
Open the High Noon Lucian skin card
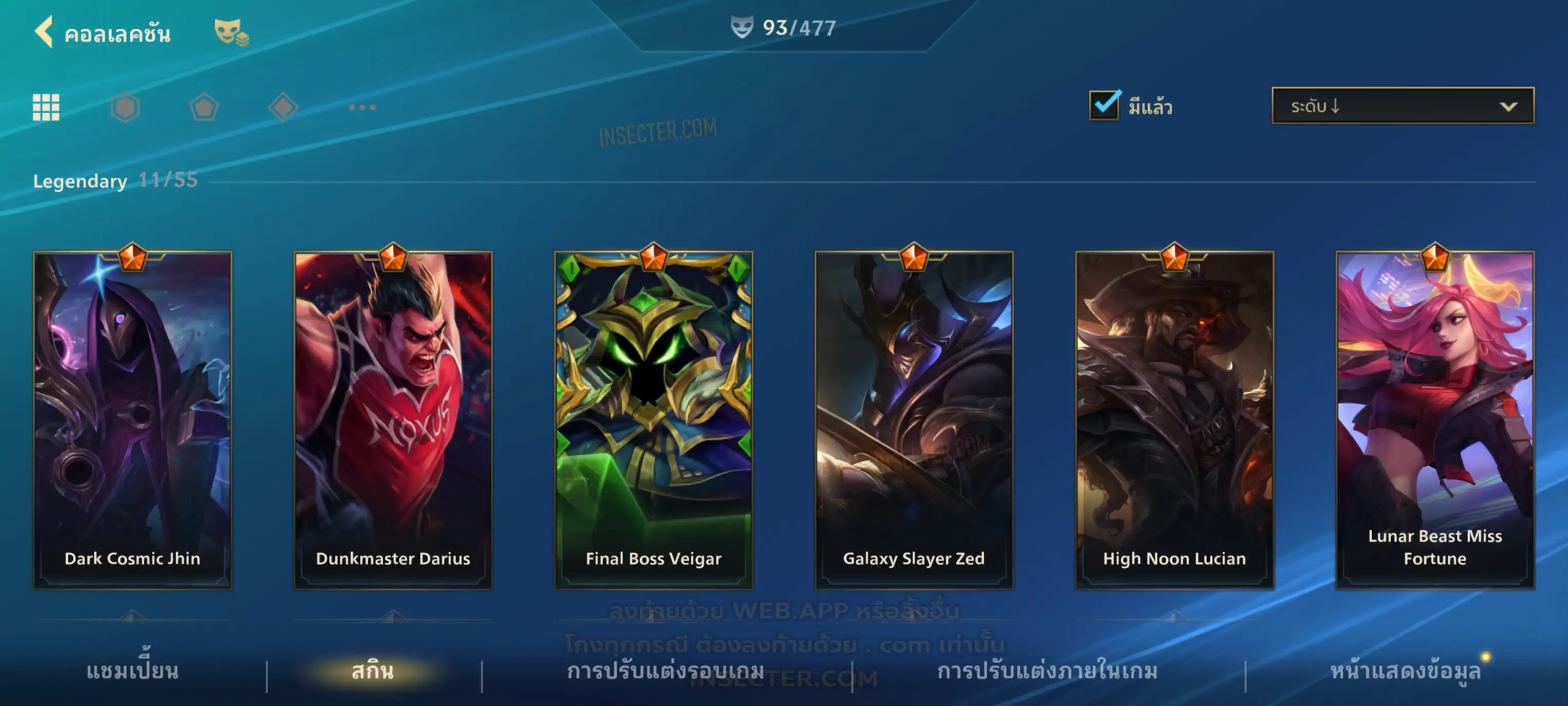1174,420
